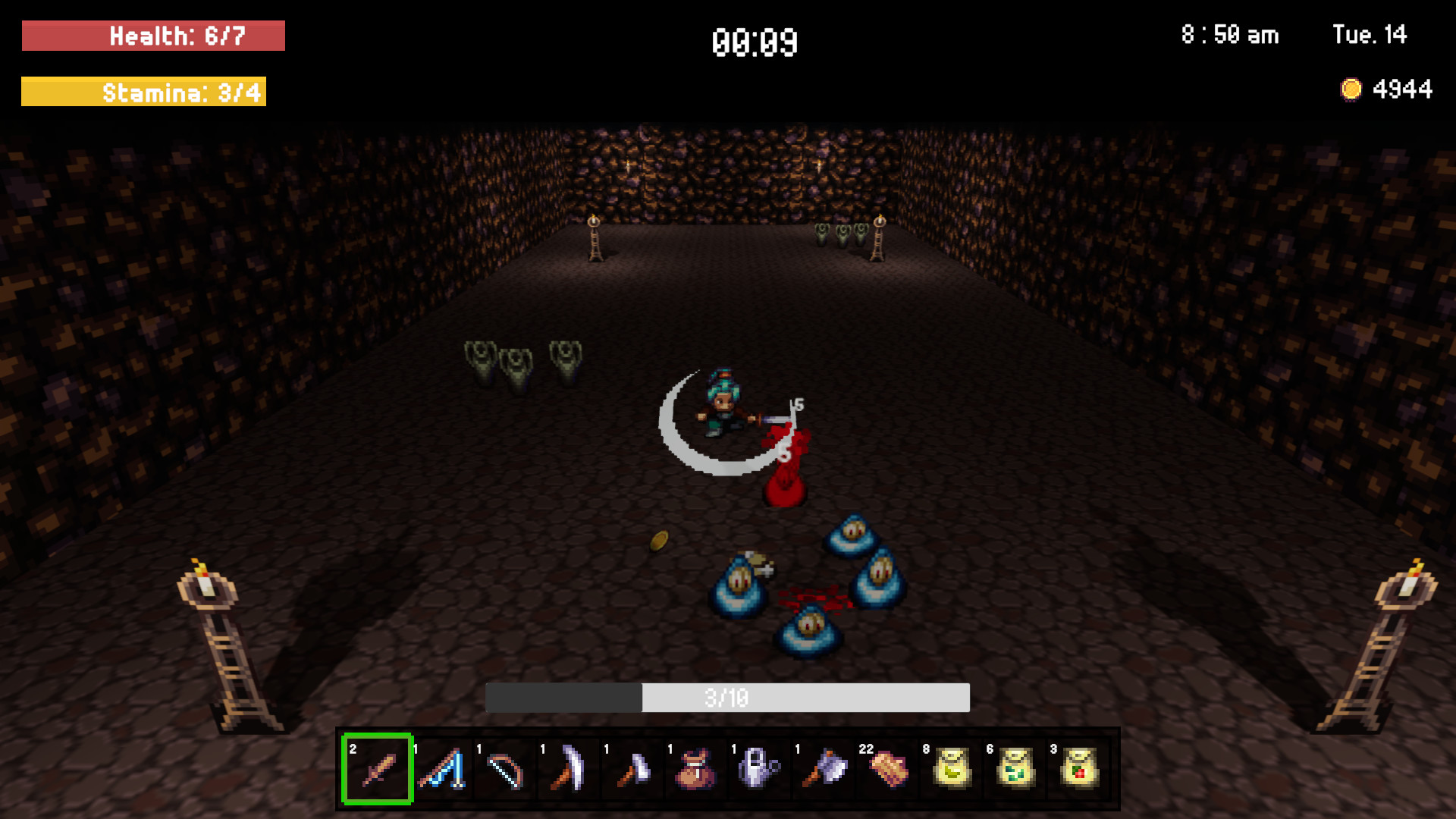Click the 3/10 progress bar
Viewport: 1456px width, 819px height.
[x=728, y=698]
